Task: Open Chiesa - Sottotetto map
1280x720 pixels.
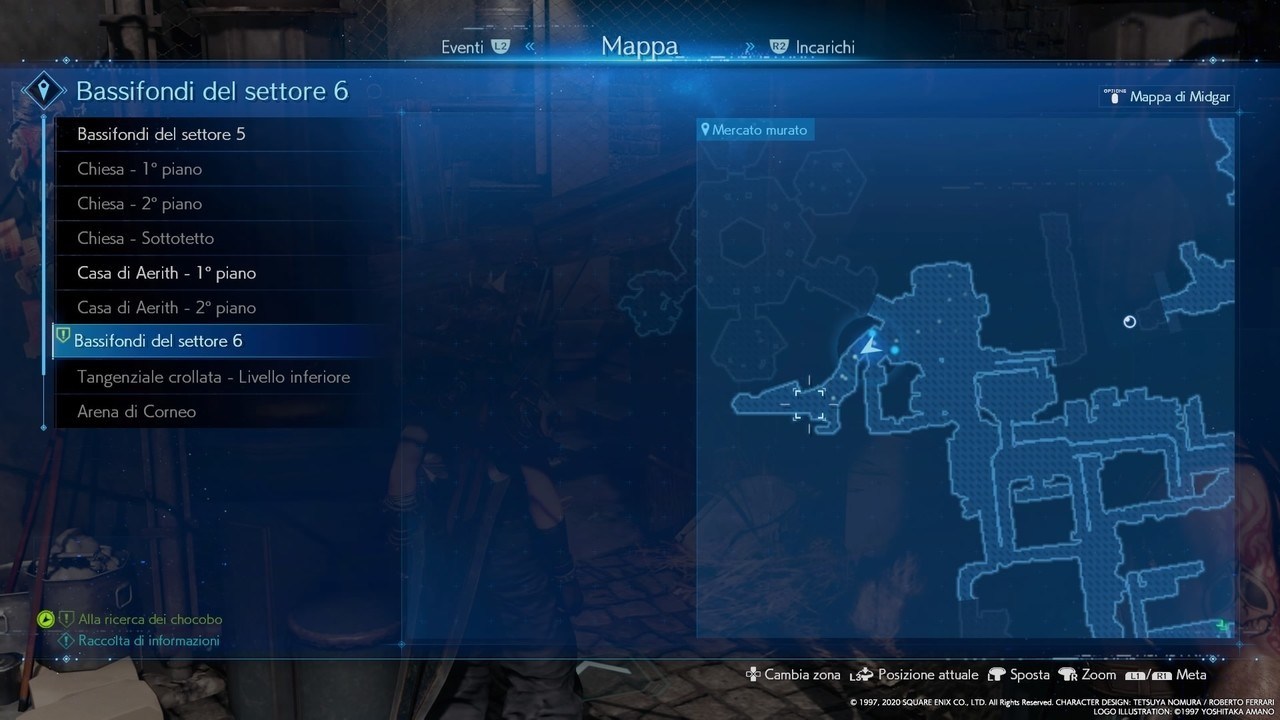Action: [146, 238]
